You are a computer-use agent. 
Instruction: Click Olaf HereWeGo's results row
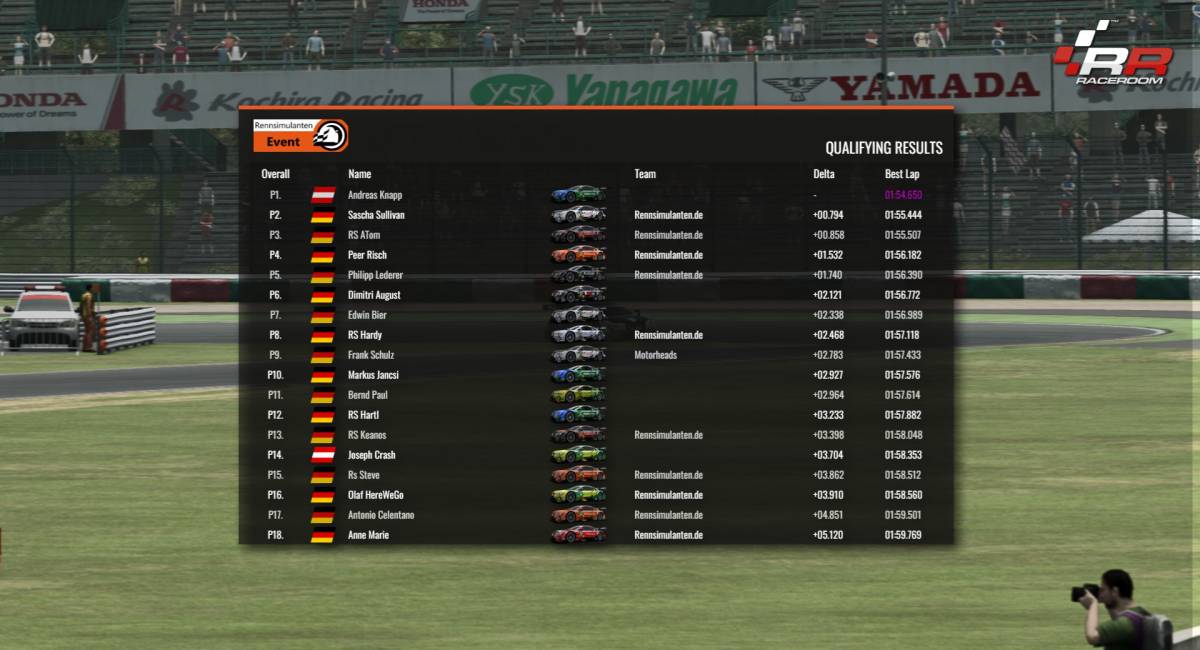point(376,495)
